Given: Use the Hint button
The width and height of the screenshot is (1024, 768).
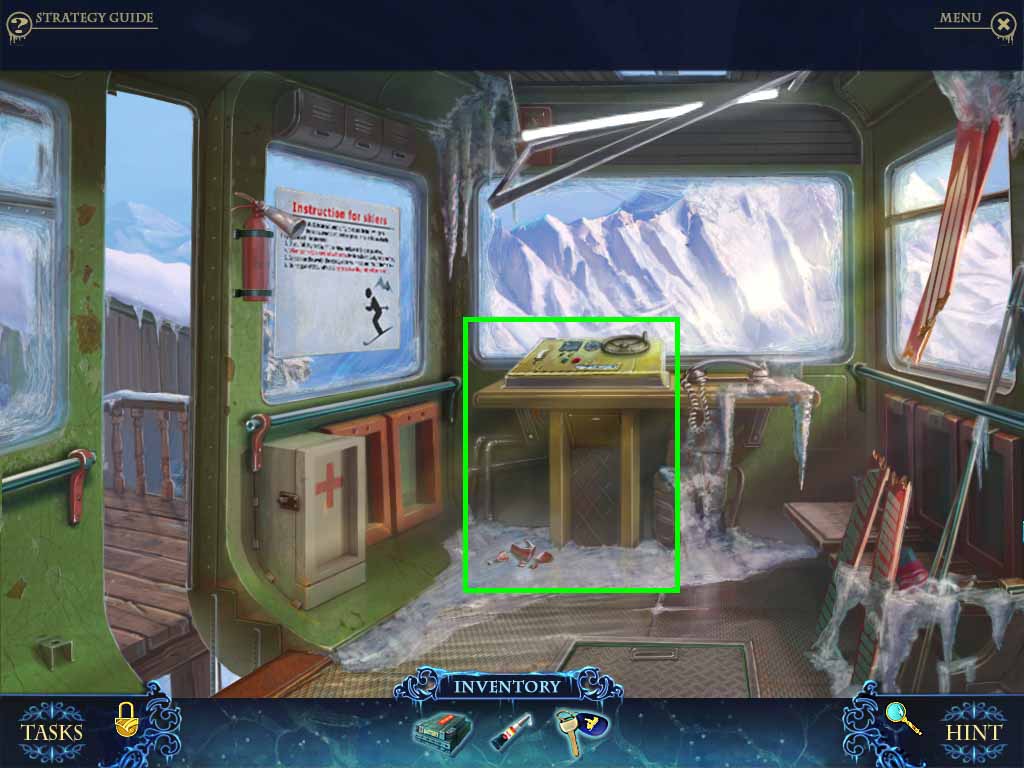Looking at the screenshot, I should click(973, 731).
